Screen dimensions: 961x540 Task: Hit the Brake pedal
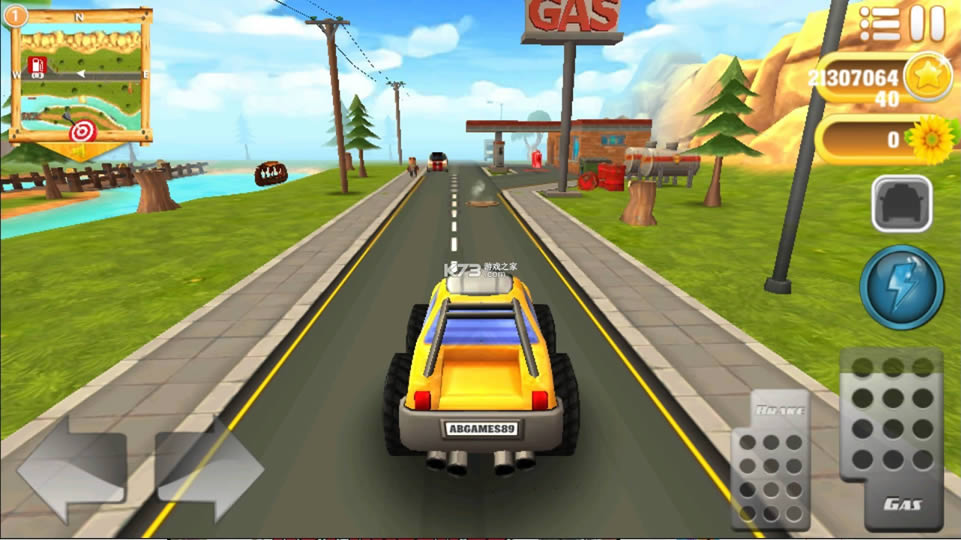770,458
